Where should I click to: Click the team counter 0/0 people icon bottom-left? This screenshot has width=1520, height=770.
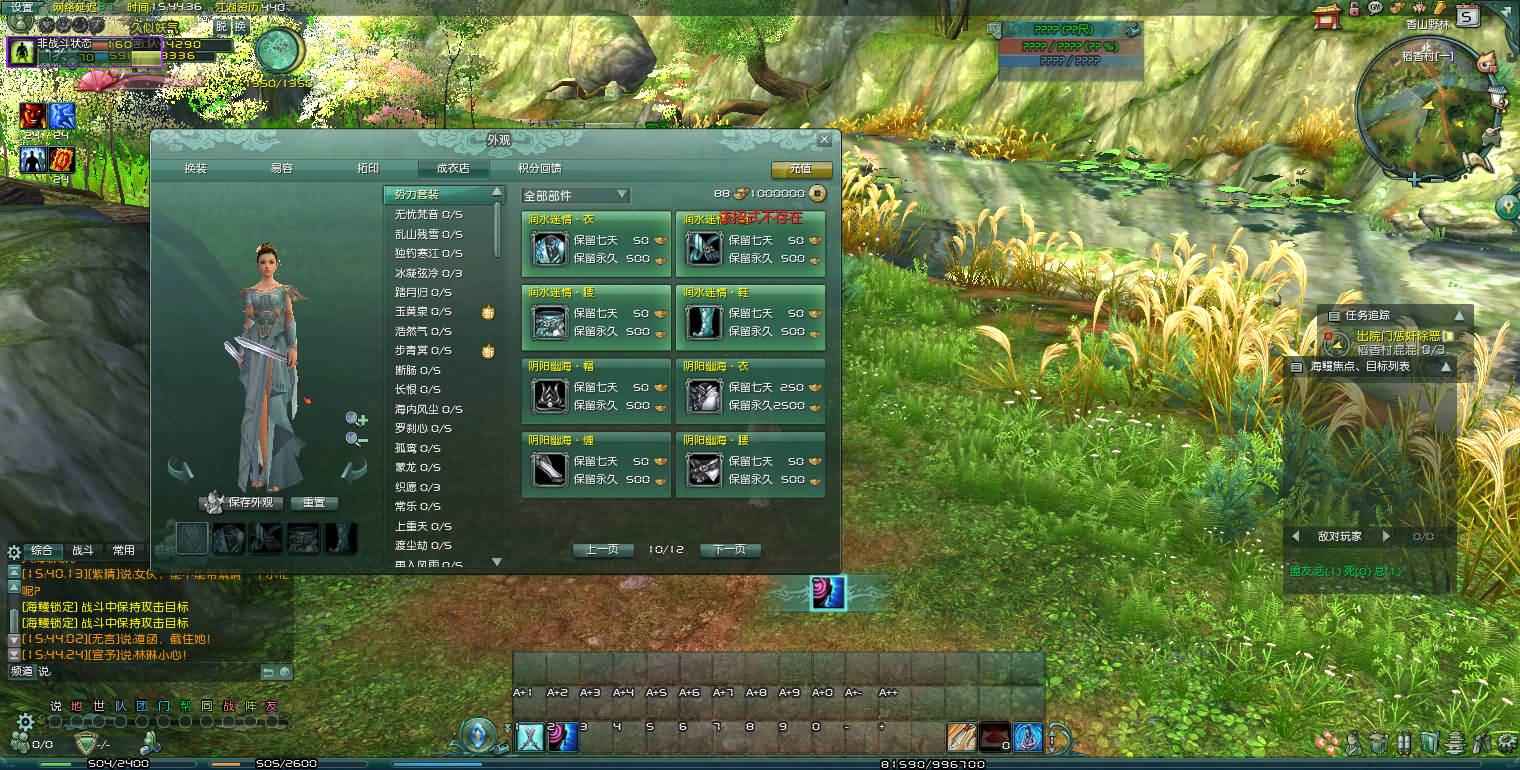[x=20, y=741]
